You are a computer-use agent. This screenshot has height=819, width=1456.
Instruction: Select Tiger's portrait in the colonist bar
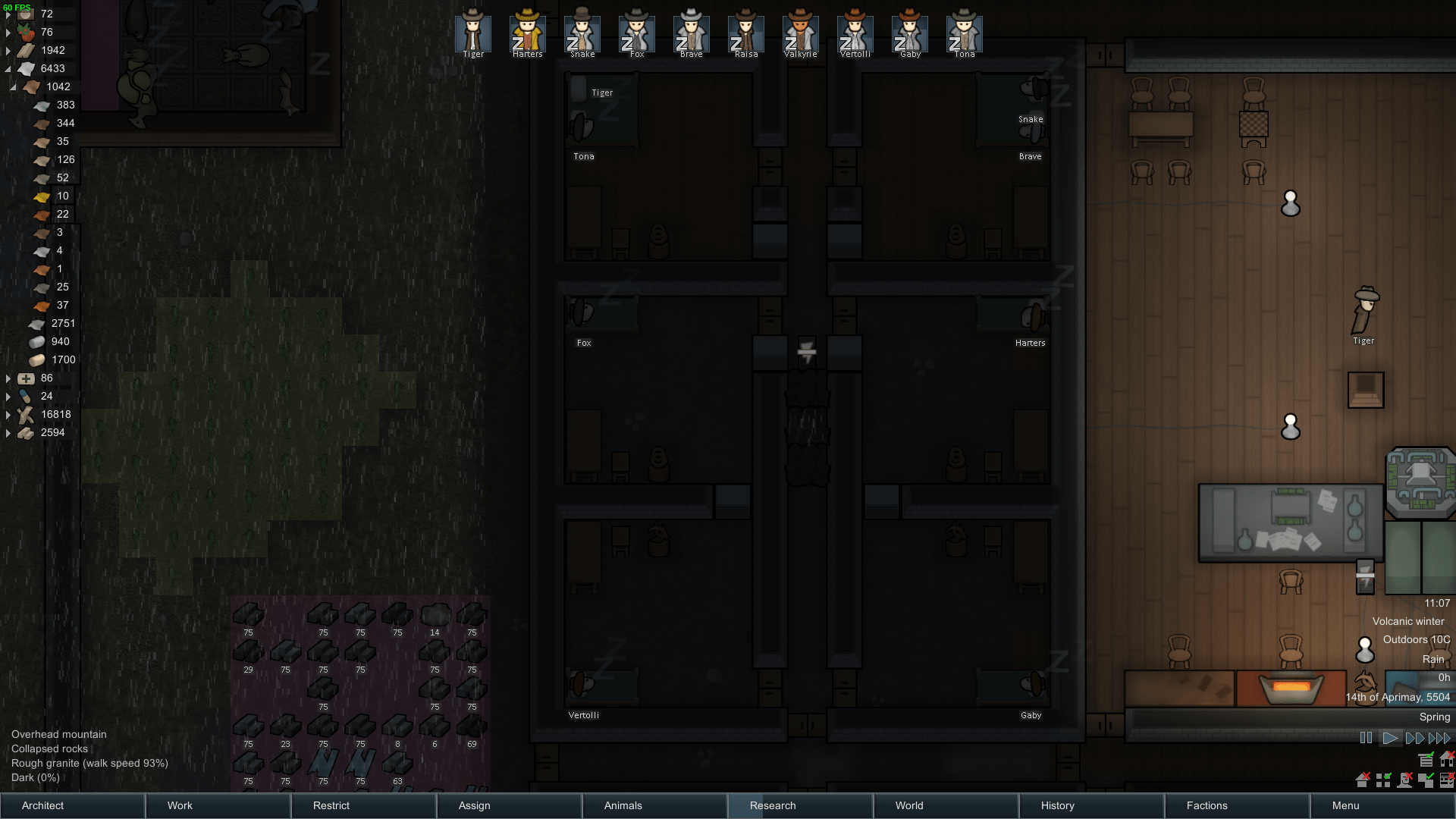pyautogui.click(x=472, y=32)
